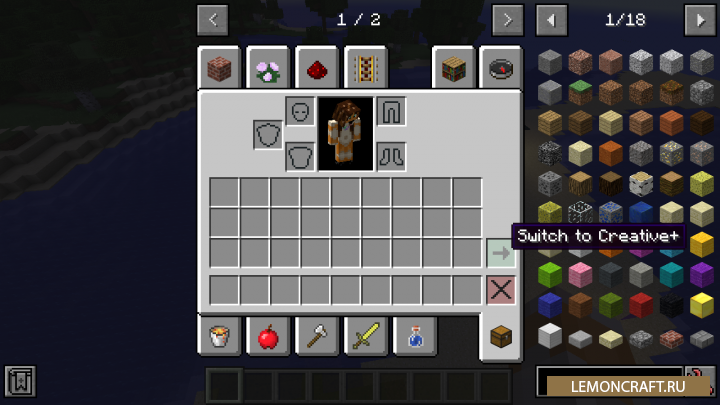Select the Redstone dust tab

(316, 69)
